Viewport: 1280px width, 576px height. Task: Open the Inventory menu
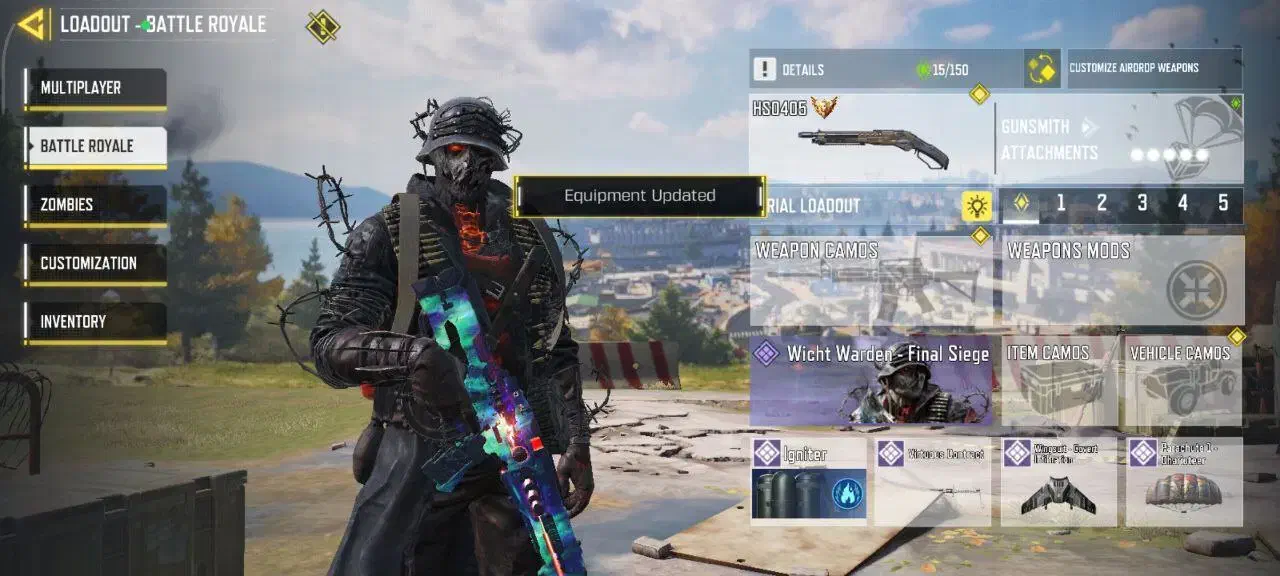click(x=96, y=322)
